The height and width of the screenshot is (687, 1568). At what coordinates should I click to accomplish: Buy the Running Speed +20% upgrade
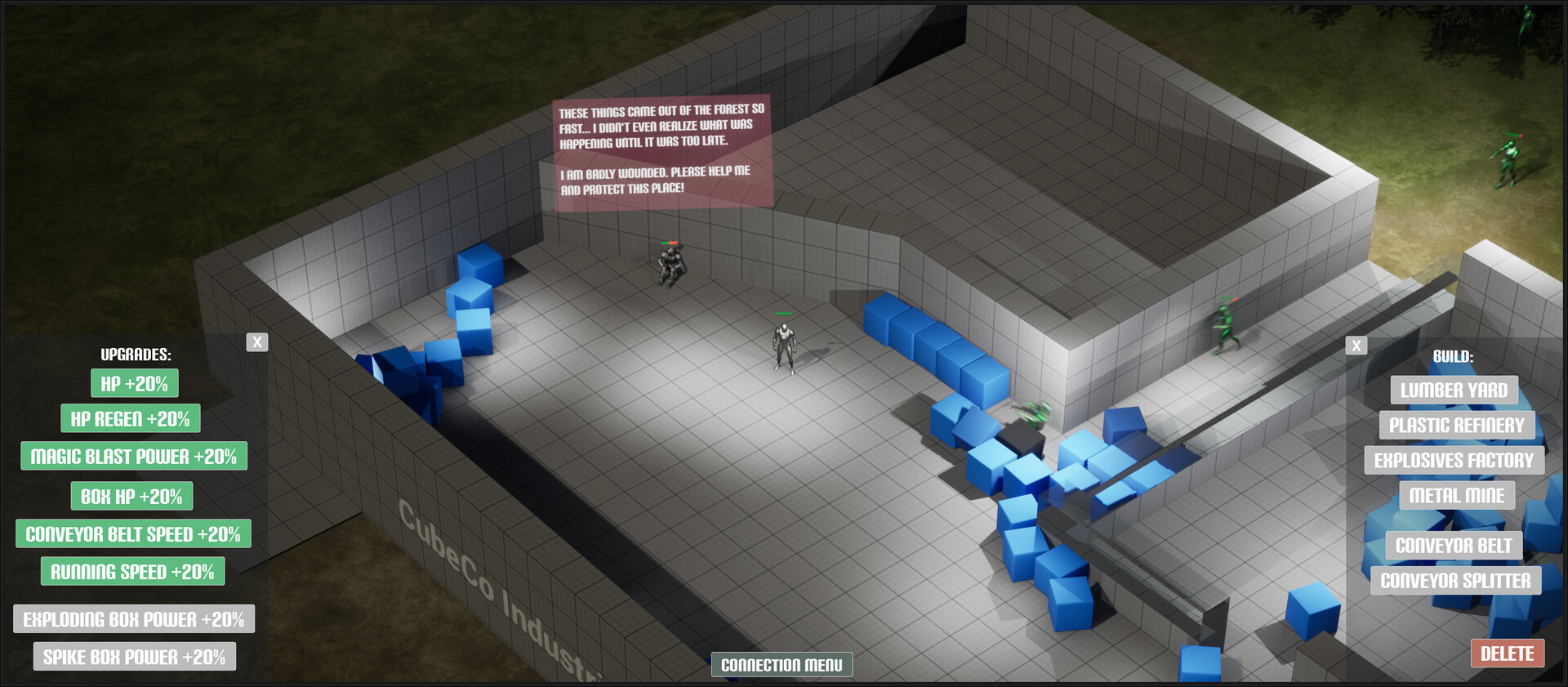[133, 571]
